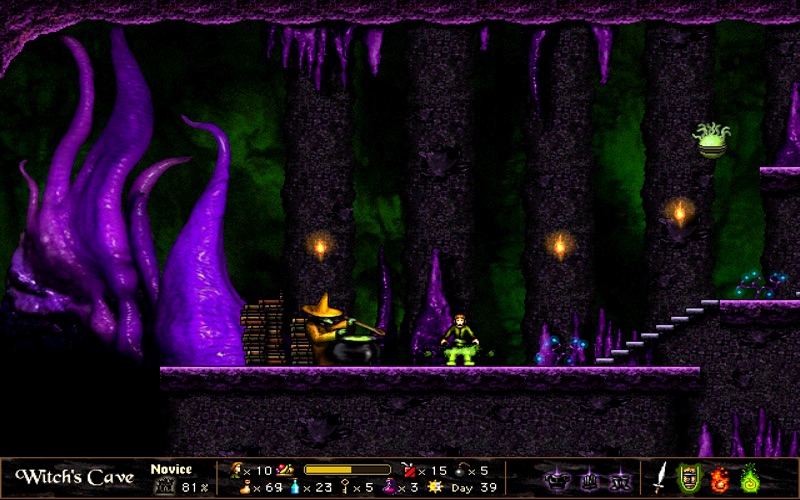Select the green shield icon
Image resolution: width=800 pixels, height=500 pixels.
pos(689,477)
